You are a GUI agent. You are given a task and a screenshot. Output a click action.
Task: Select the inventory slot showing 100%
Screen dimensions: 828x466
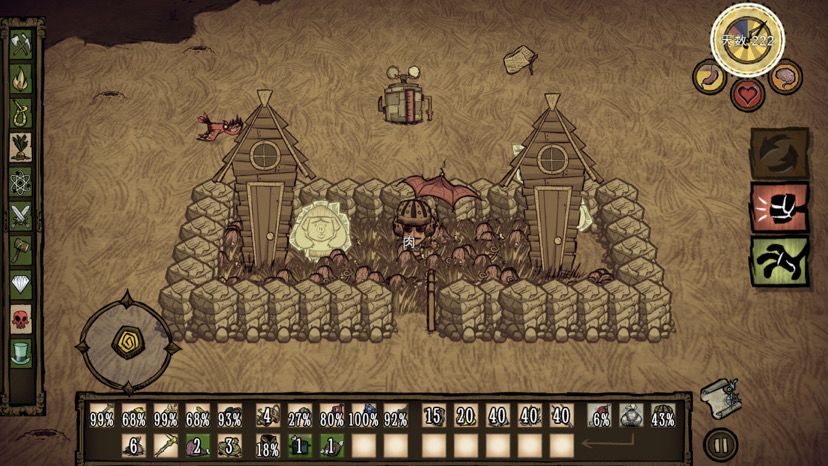(364, 416)
